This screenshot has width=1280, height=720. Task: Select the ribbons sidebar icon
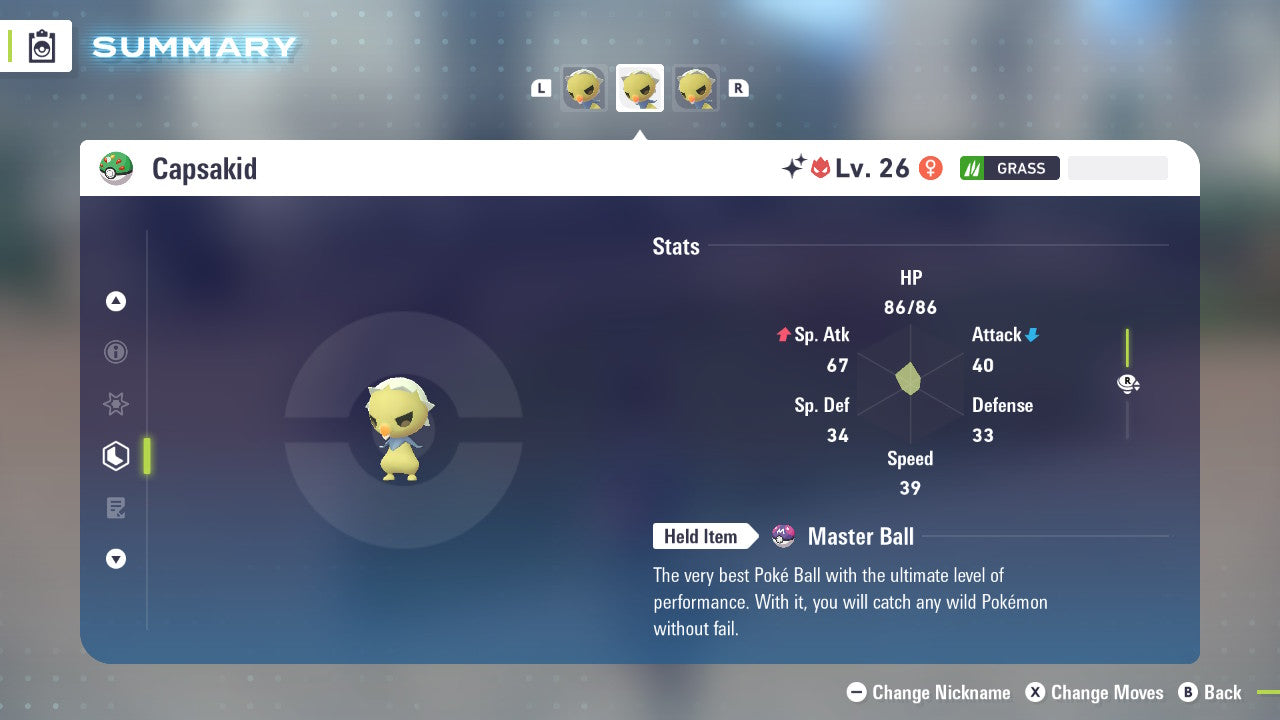click(116, 404)
